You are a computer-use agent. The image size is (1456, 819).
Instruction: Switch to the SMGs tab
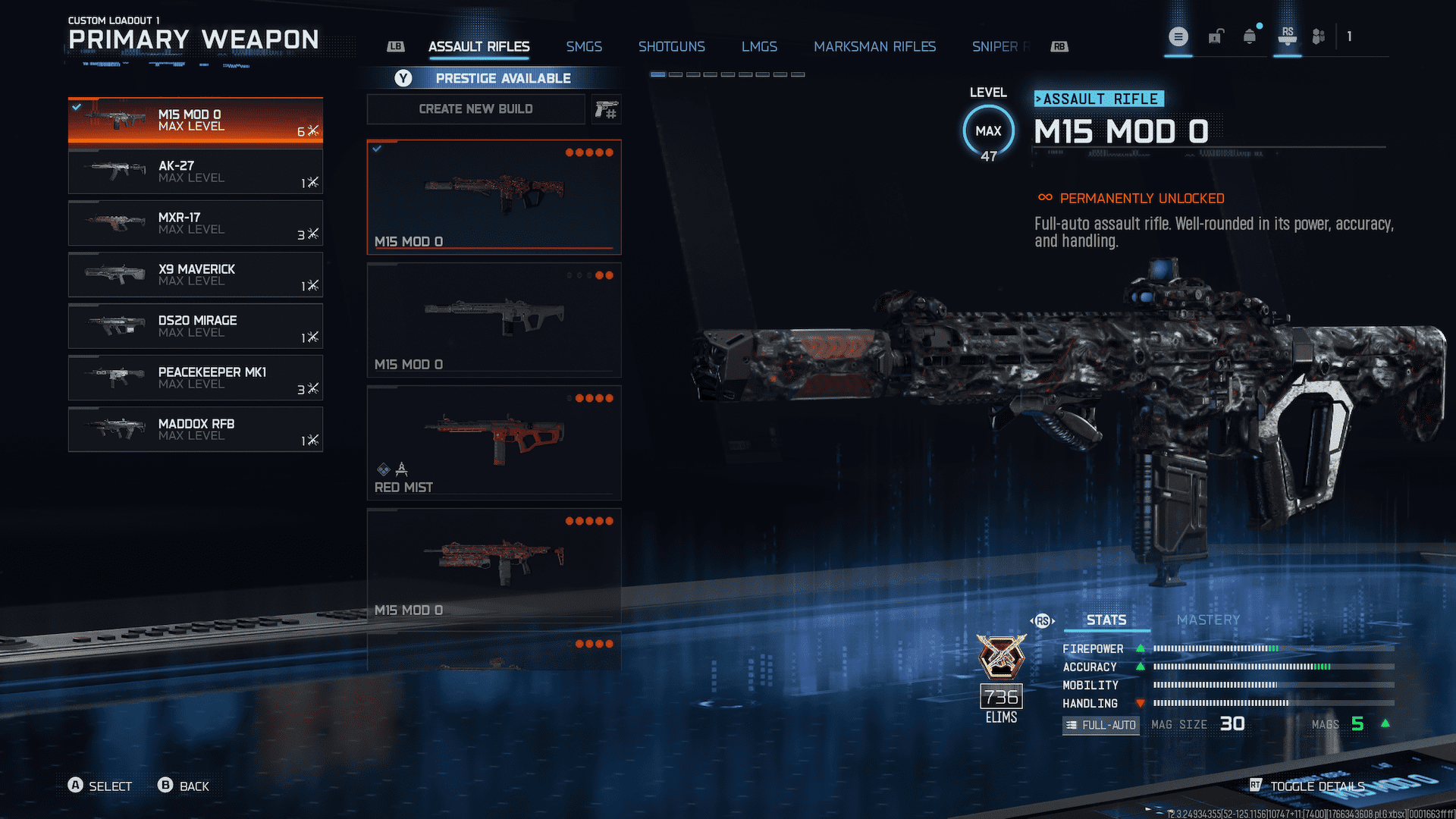pyautogui.click(x=584, y=47)
